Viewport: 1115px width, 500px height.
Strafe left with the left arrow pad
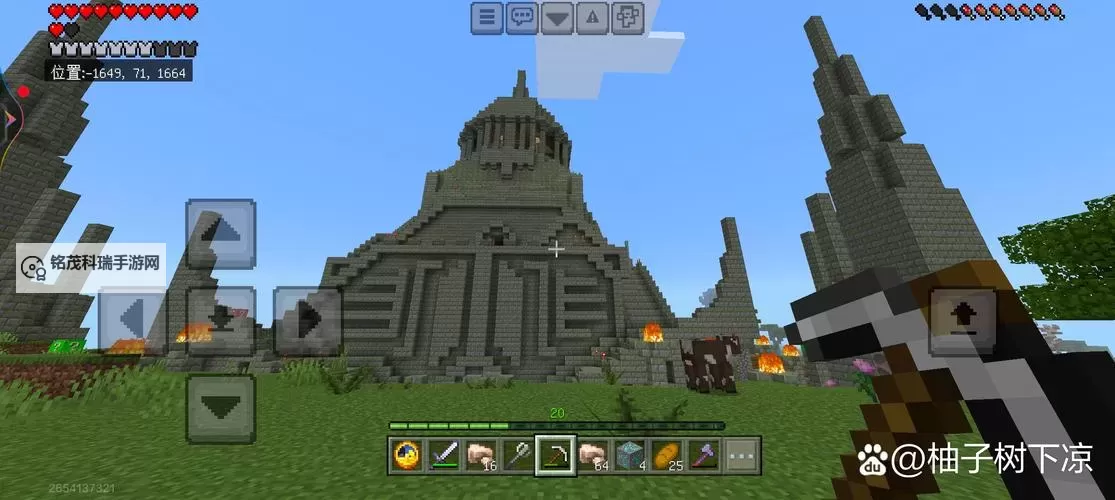click(133, 320)
